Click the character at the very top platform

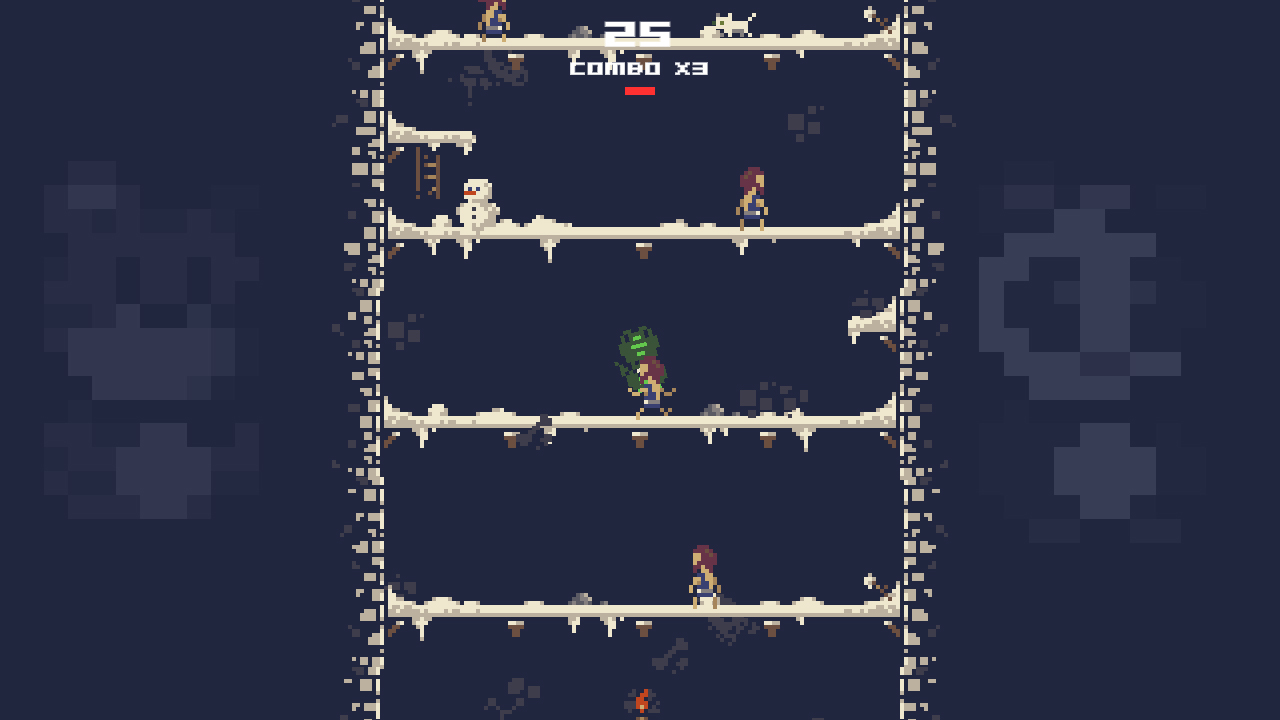pos(492,20)
